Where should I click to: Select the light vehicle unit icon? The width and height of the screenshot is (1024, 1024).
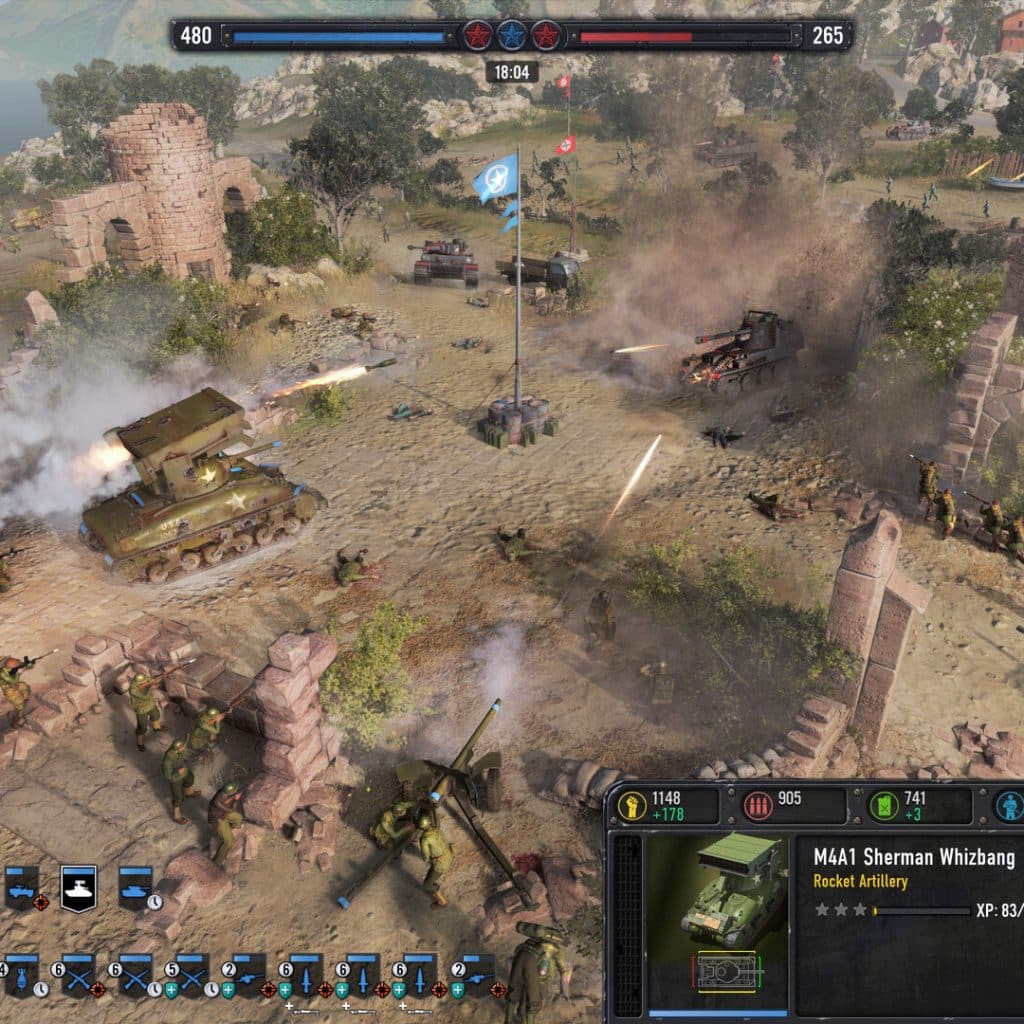[x=21, y=886]
